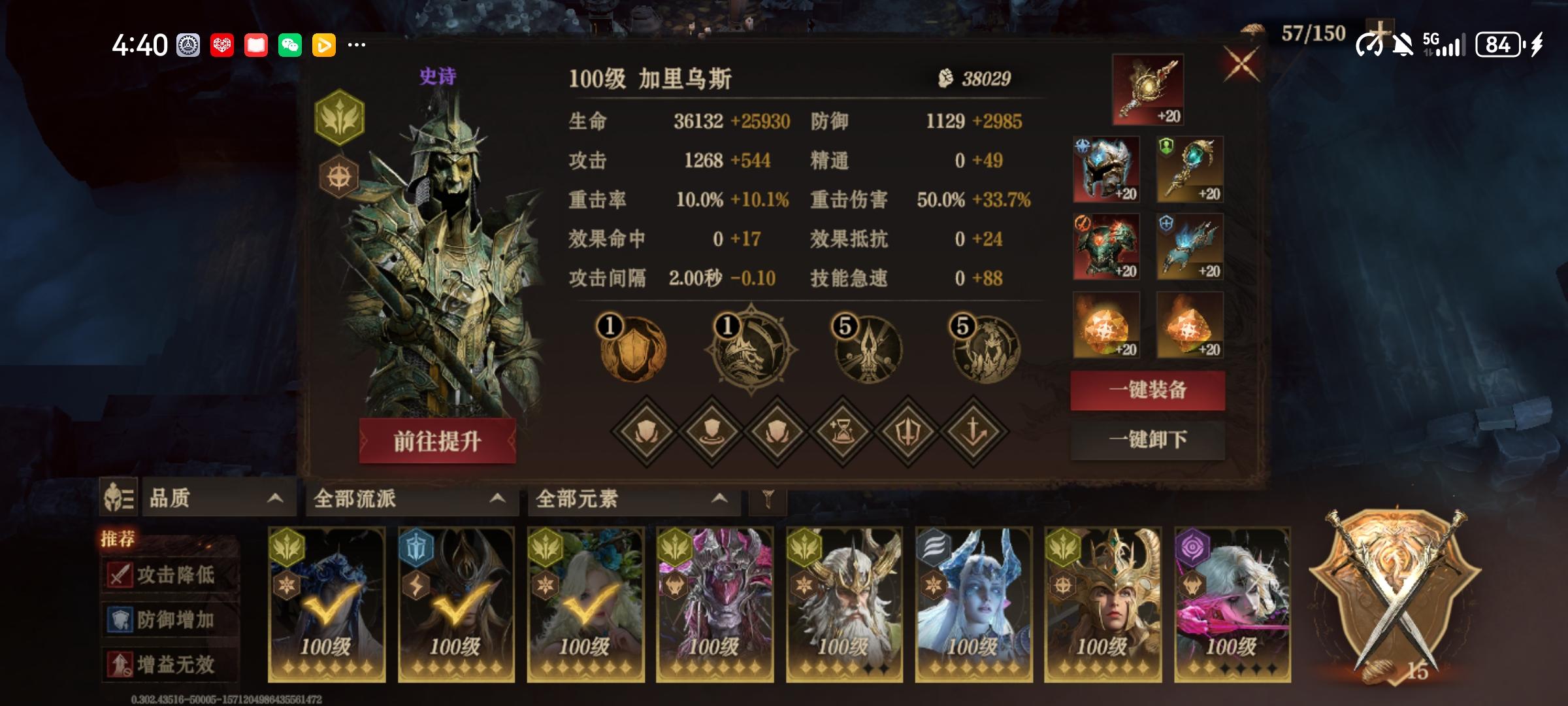1568x706 pixels.
Task: Open the funnel filter icon beside 全部元素
Action: point(768,499)
